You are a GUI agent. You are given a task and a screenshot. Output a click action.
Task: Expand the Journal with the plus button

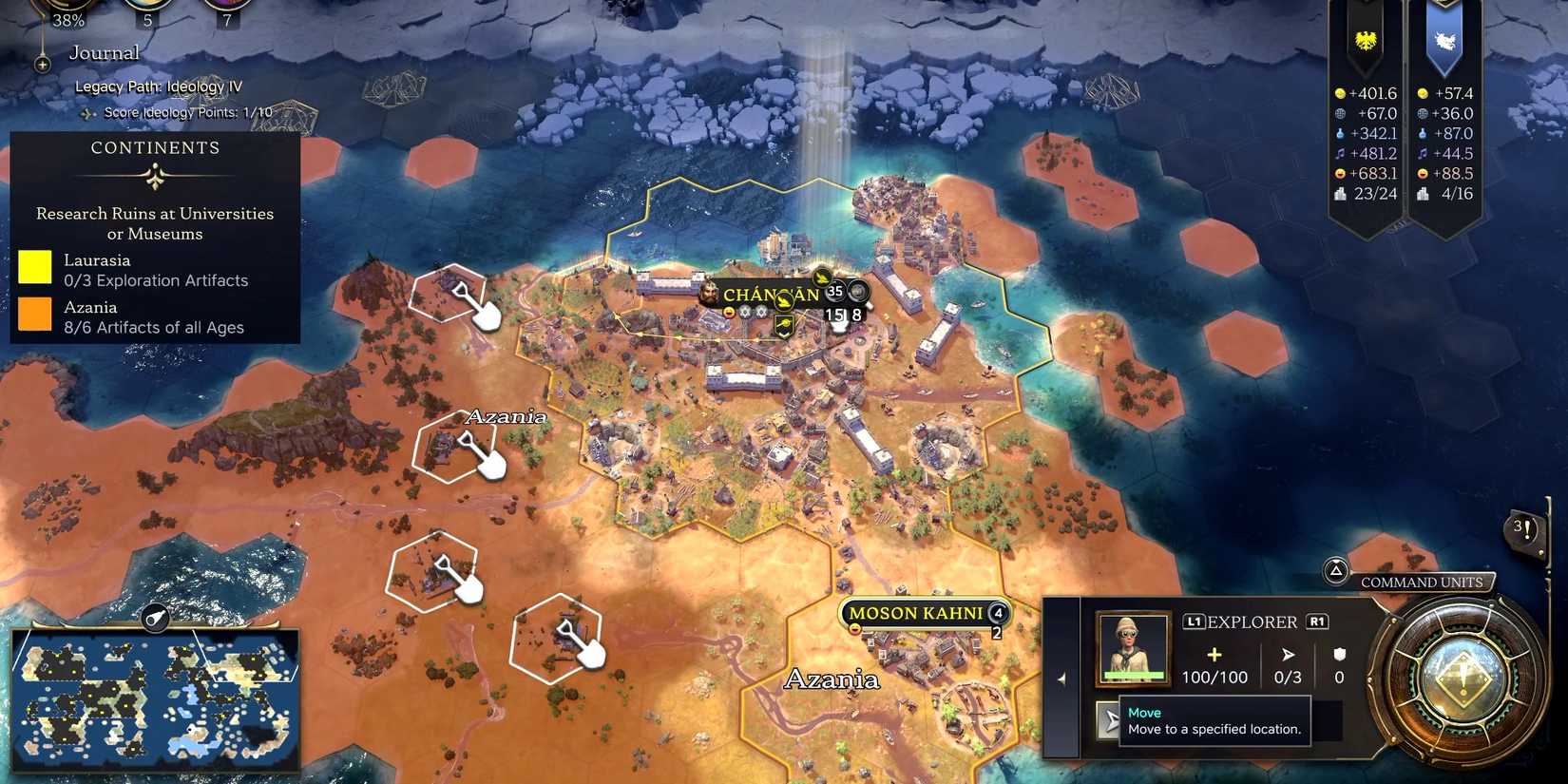pyautogui.click(x=41, y=64)
